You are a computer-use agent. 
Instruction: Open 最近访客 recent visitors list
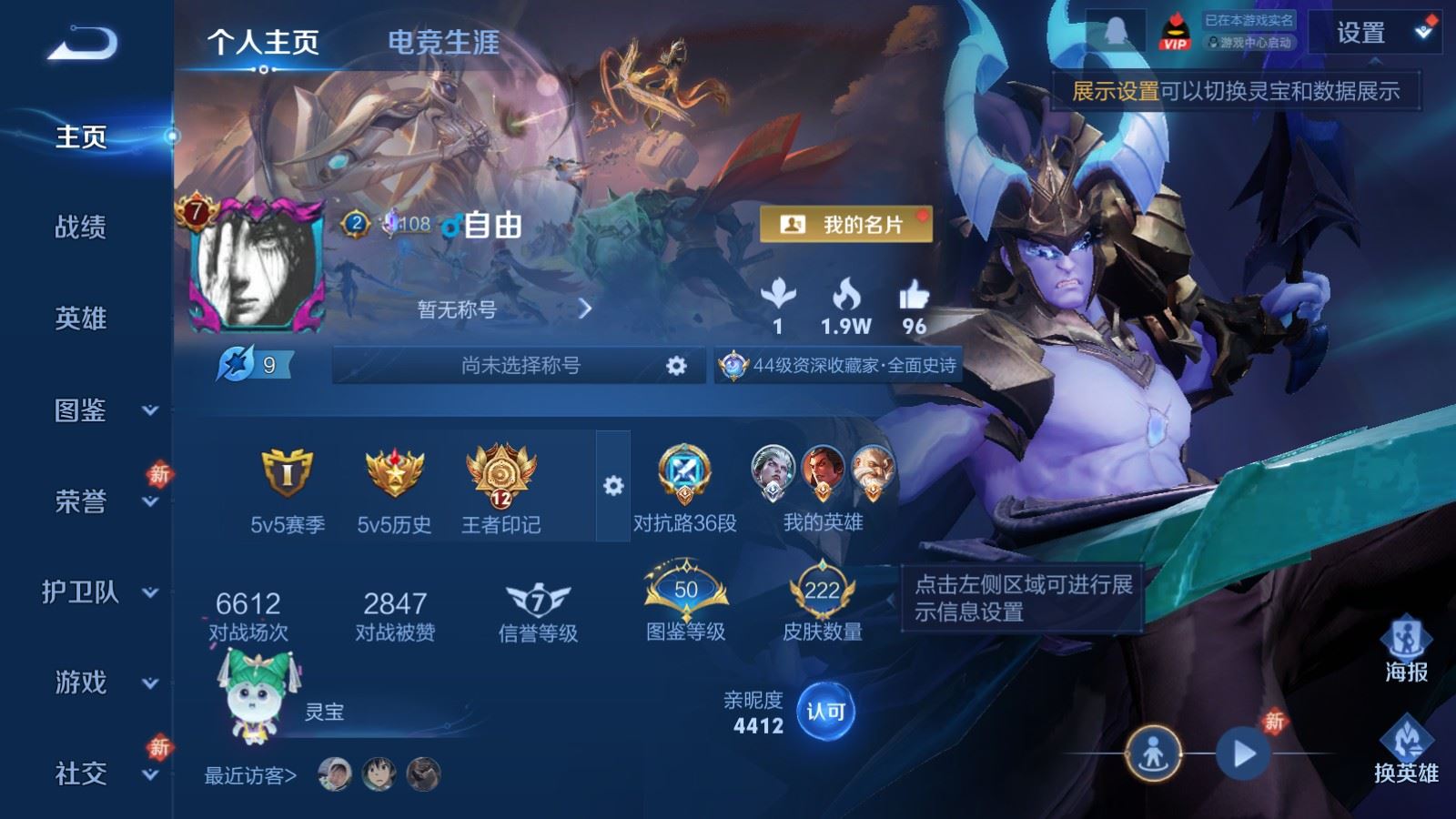pos(250,776)
